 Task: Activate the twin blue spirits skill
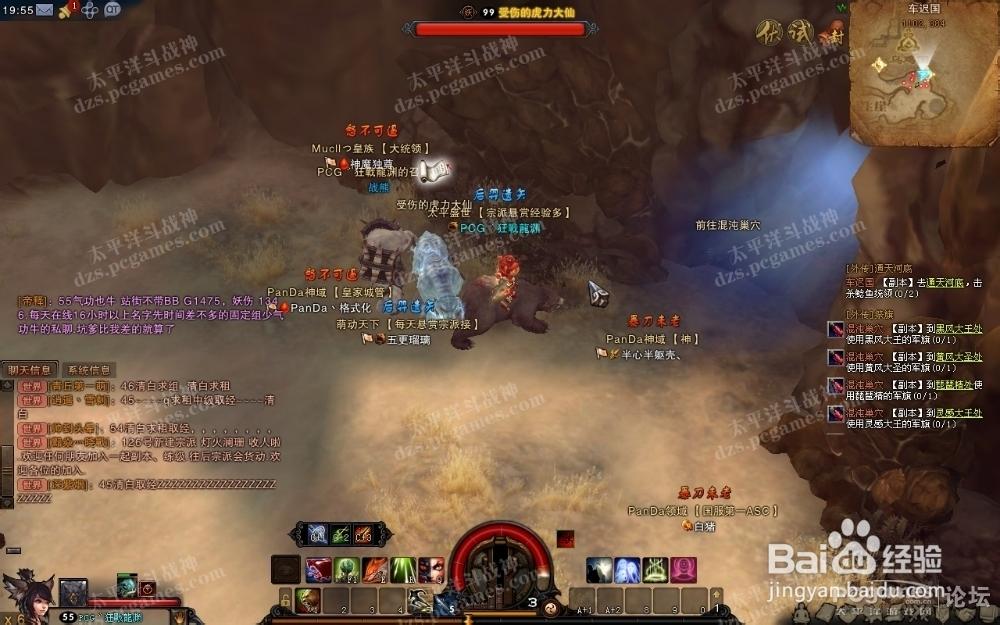[627, 570]
